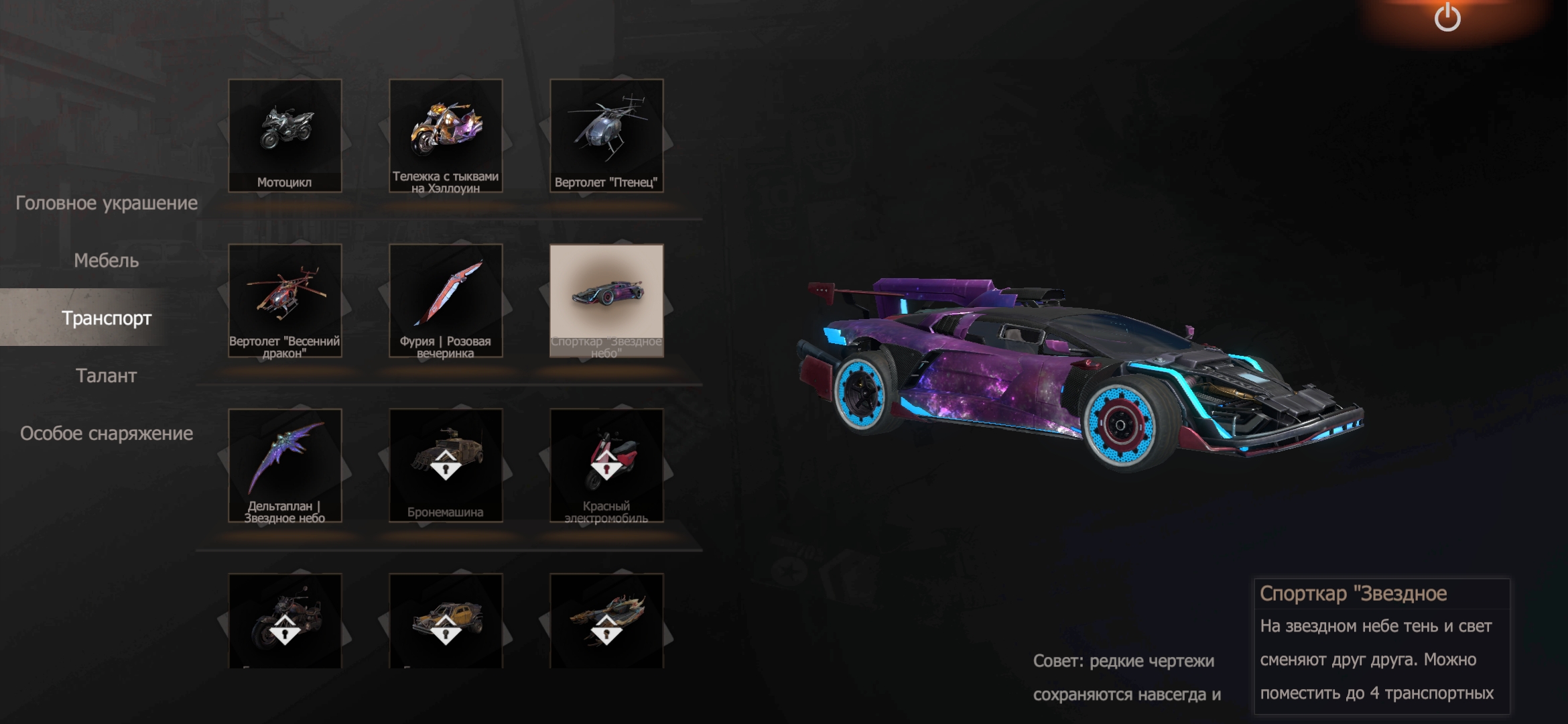
Task: Select the Фурия Розовая вечеринка tile
Action: click(446, 300)
